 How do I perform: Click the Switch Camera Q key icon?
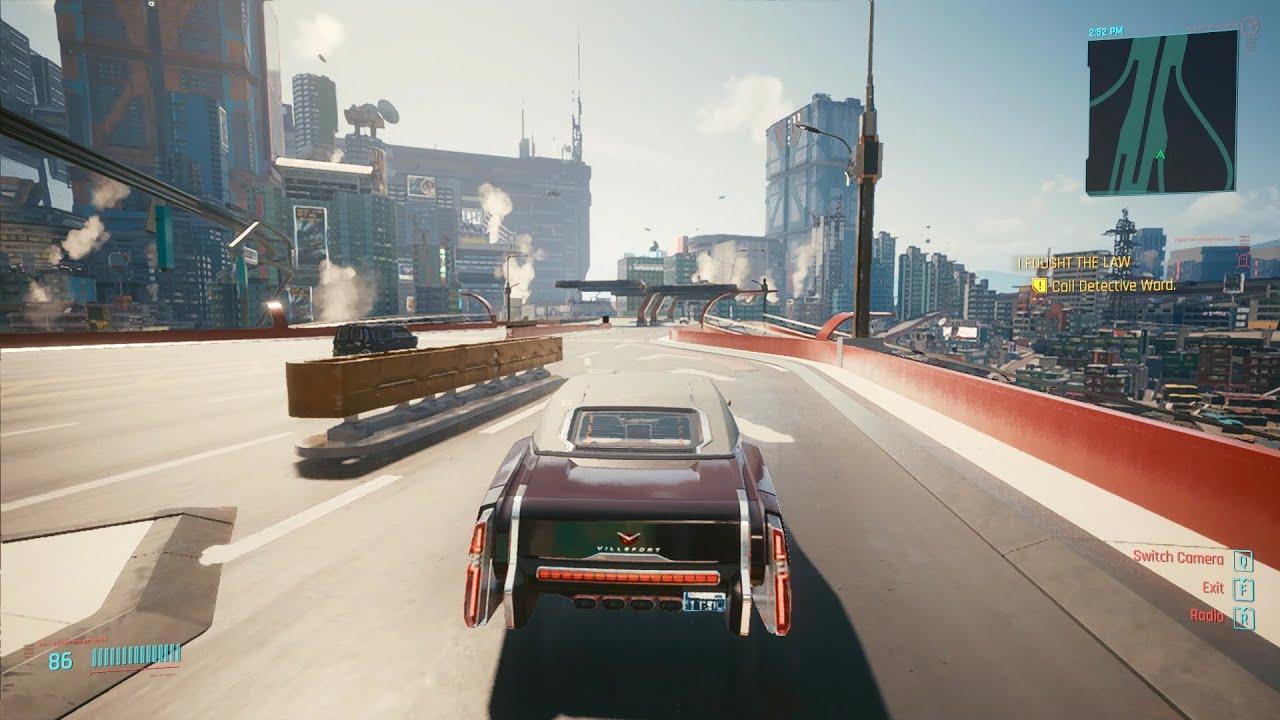point(1244,562)
